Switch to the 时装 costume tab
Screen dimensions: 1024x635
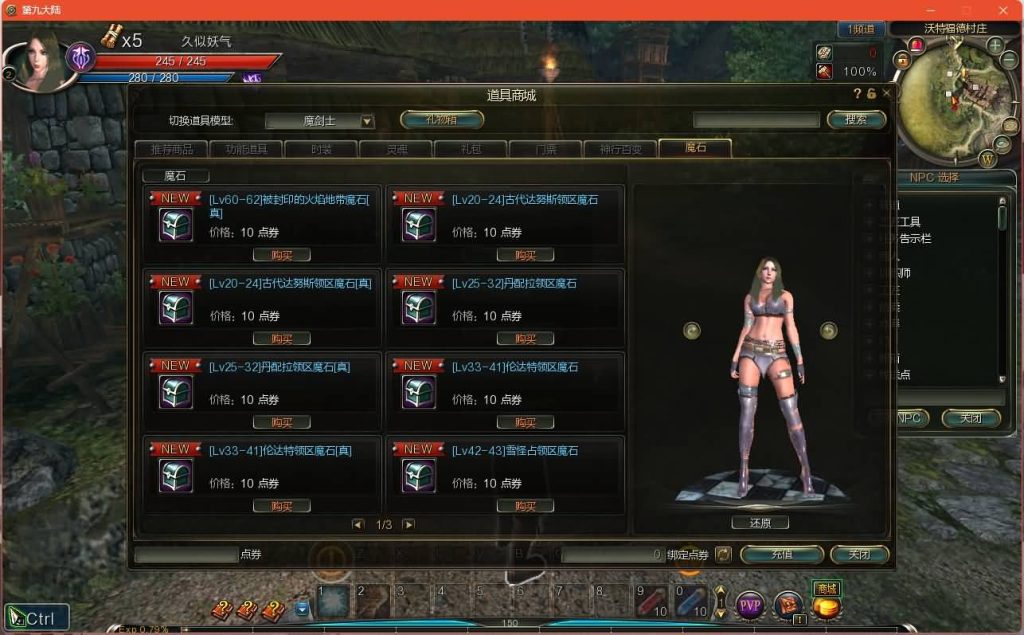click(x=321, y=149)
